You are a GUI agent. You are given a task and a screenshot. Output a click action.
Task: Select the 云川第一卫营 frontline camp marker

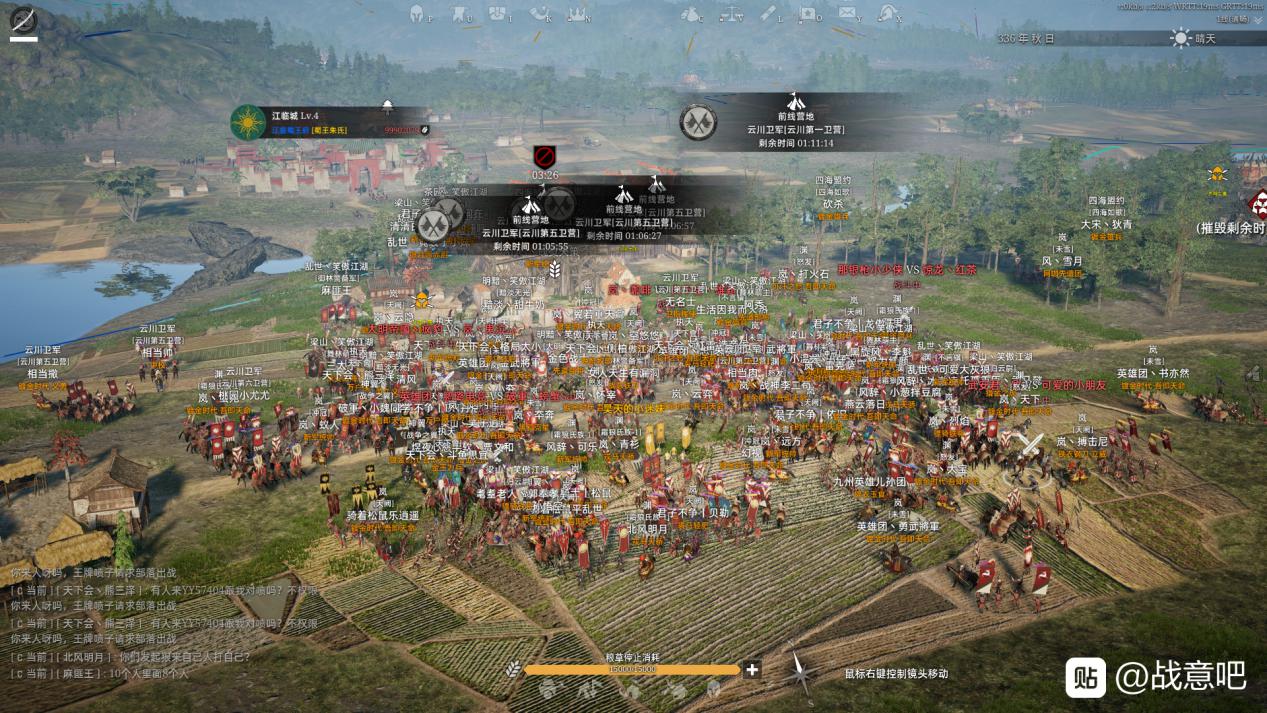[790, 122]
